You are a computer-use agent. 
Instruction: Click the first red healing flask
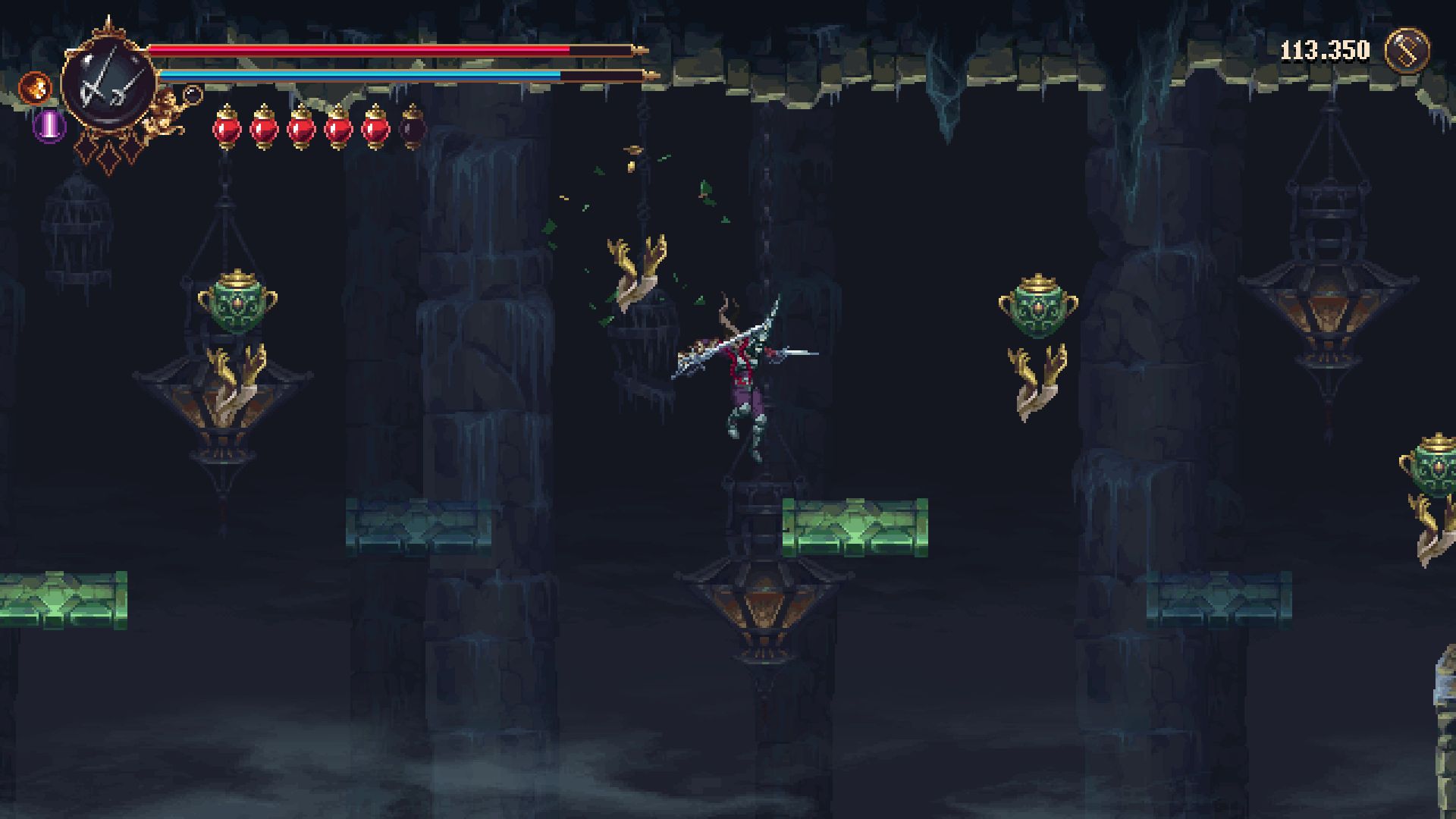coord(227,129)
